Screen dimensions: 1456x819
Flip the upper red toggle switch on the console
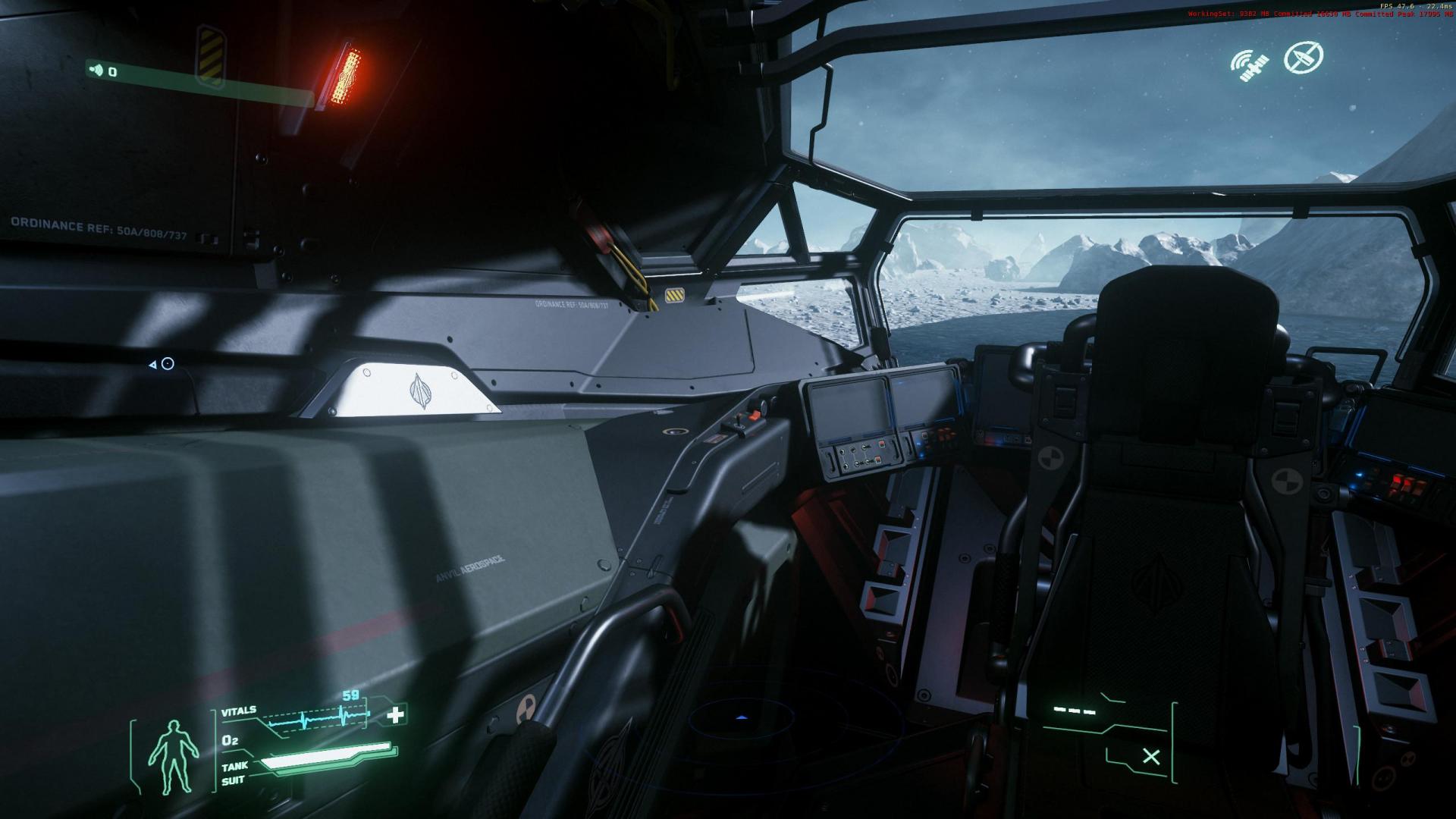881,444
